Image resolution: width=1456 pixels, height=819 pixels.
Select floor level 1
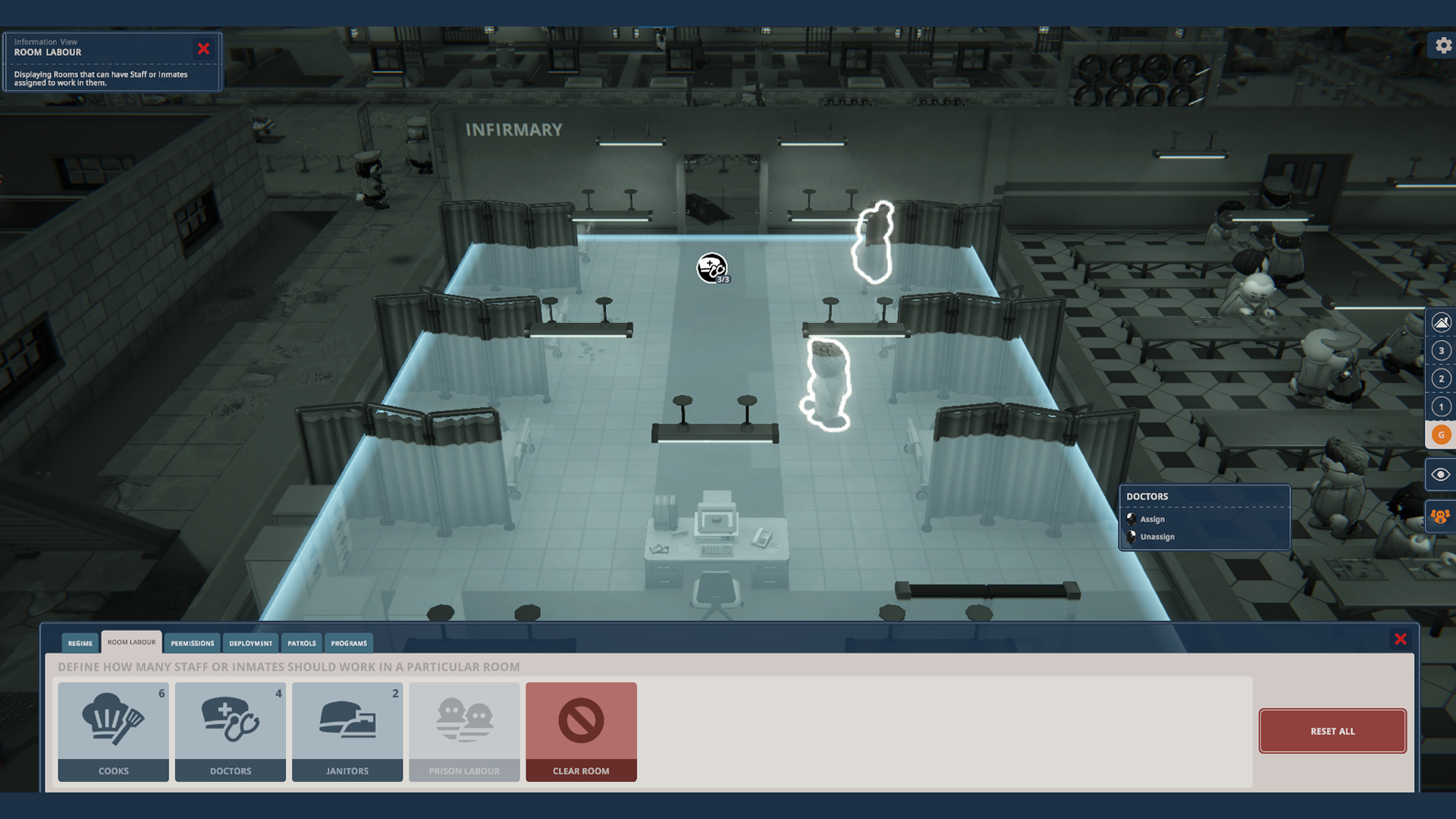[x=1440, y=406]
